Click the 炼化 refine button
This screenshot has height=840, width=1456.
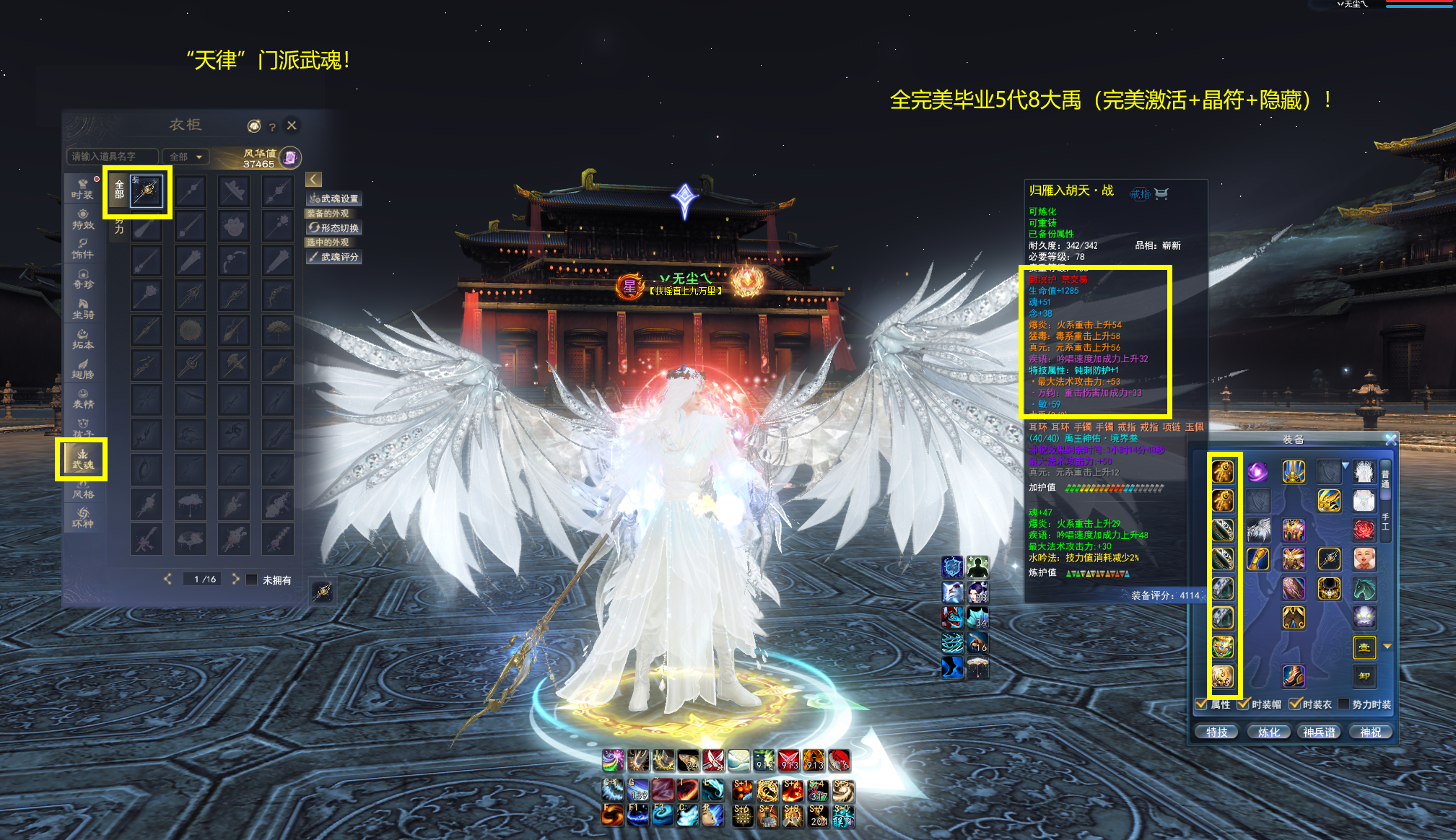1268,732
